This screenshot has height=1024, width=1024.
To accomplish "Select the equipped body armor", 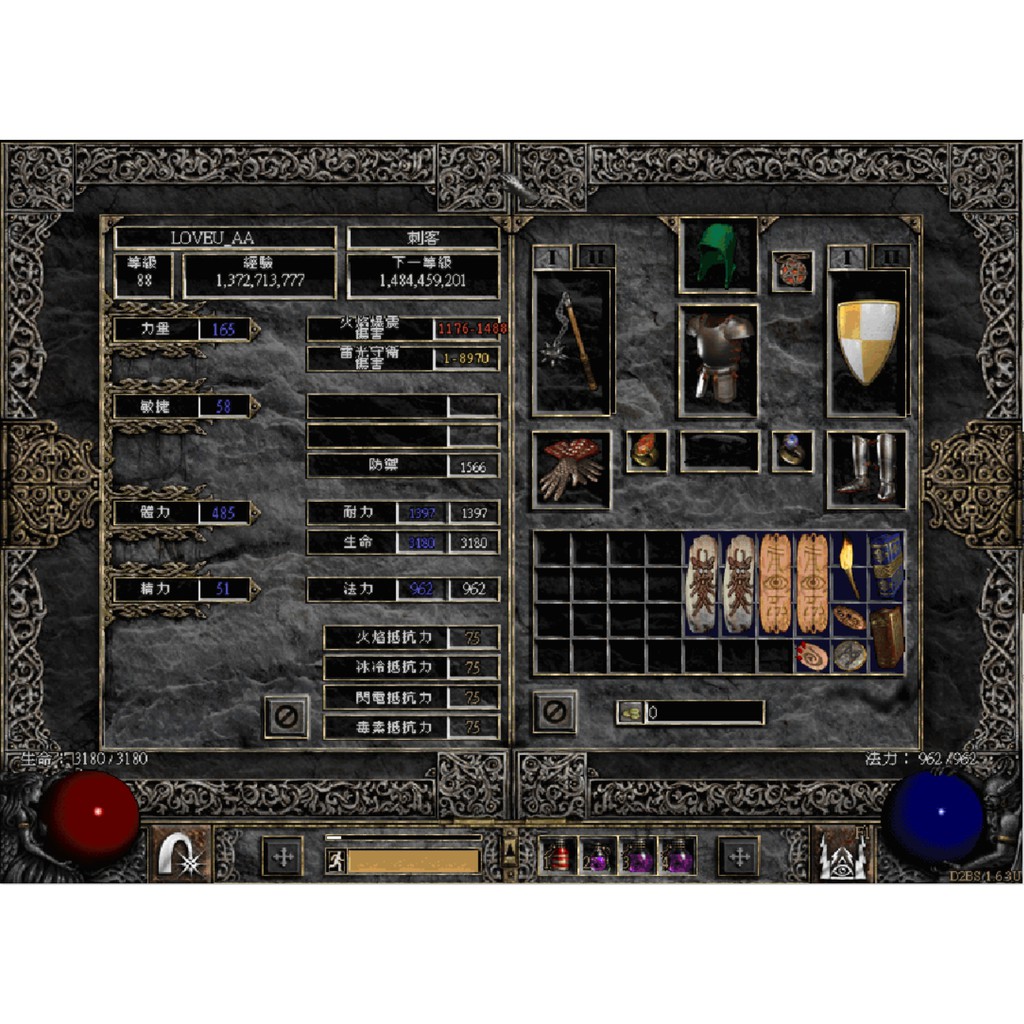I will pyautogui.click(x=718, y=358).
